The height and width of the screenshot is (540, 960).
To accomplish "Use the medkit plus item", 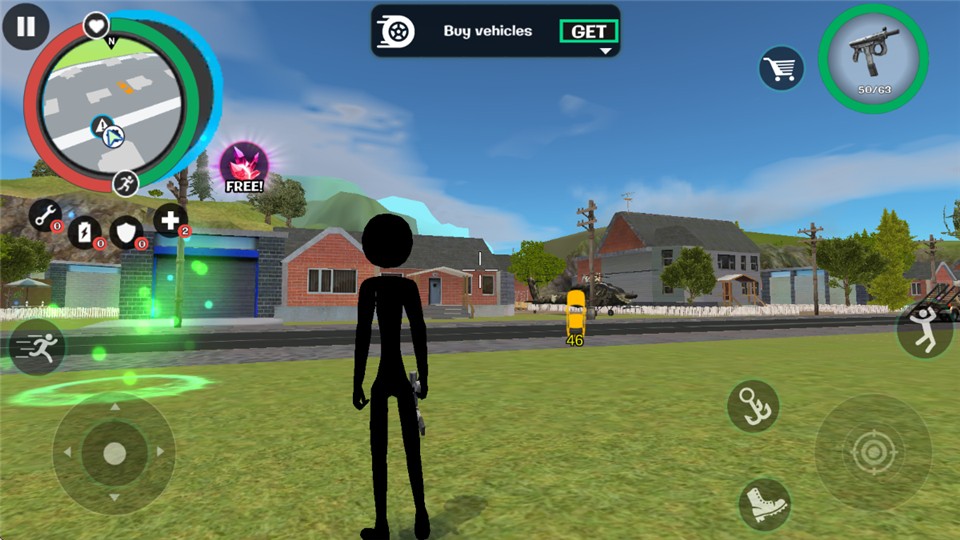I will coord(169,219).
